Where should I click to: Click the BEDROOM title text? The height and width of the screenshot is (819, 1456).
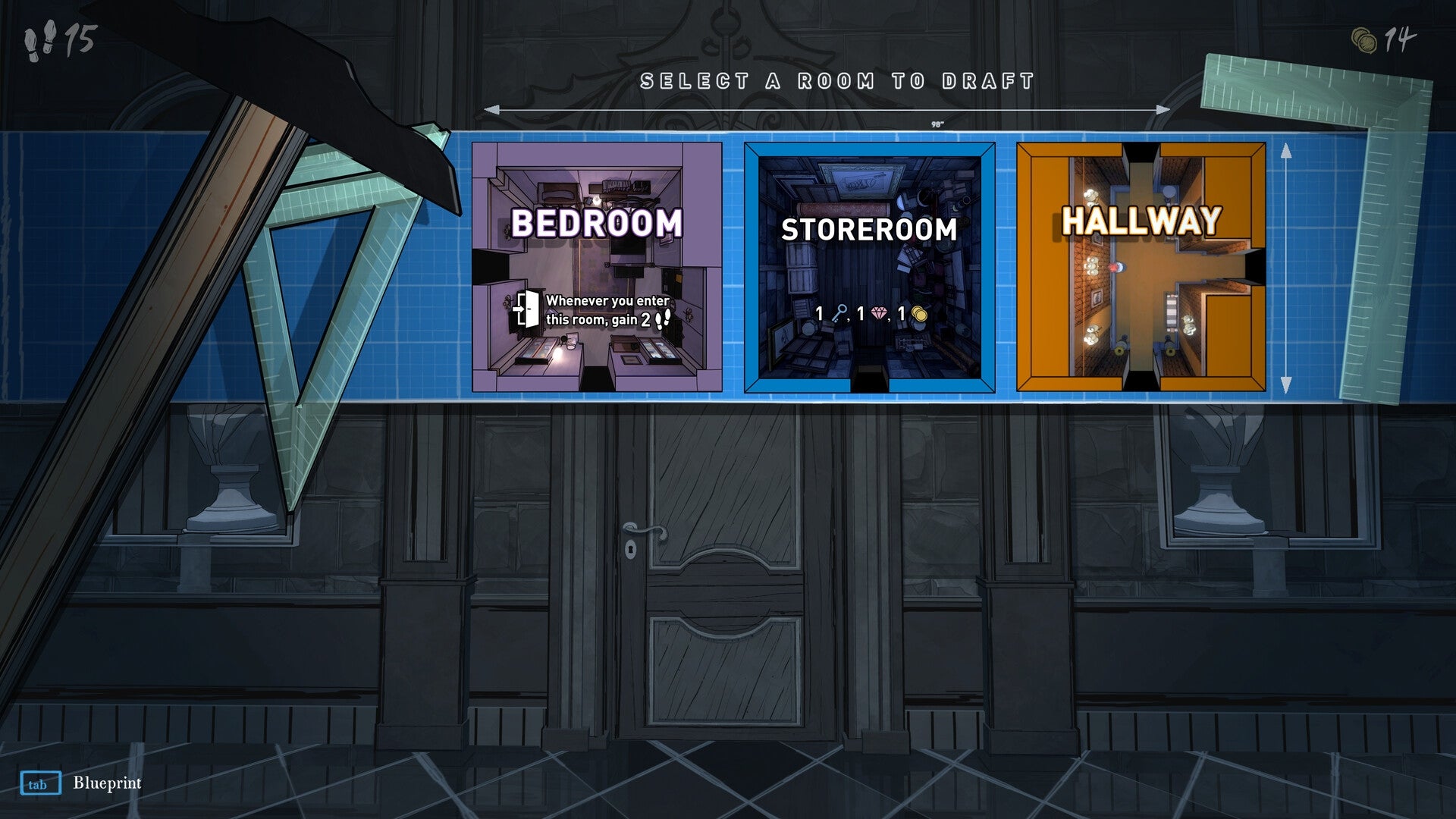[599, 224]
